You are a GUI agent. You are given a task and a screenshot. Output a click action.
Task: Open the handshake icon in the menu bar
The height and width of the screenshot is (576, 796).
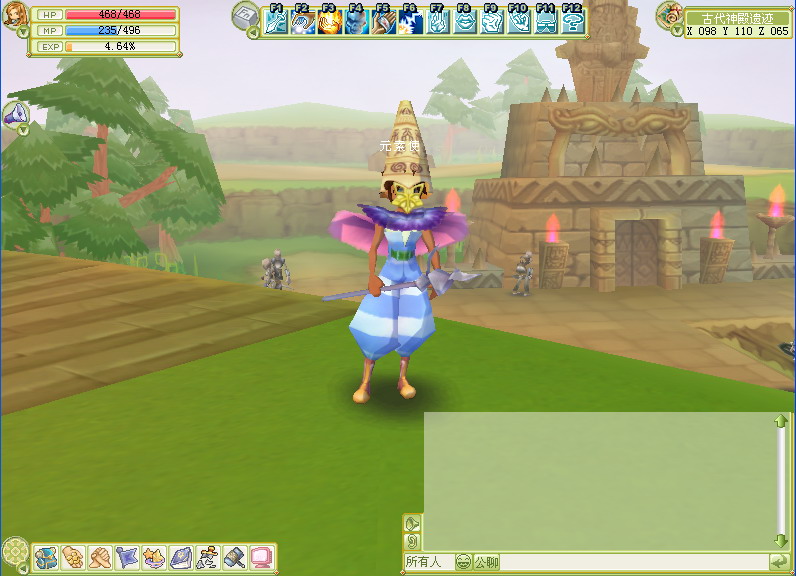[x=98, y=556]
